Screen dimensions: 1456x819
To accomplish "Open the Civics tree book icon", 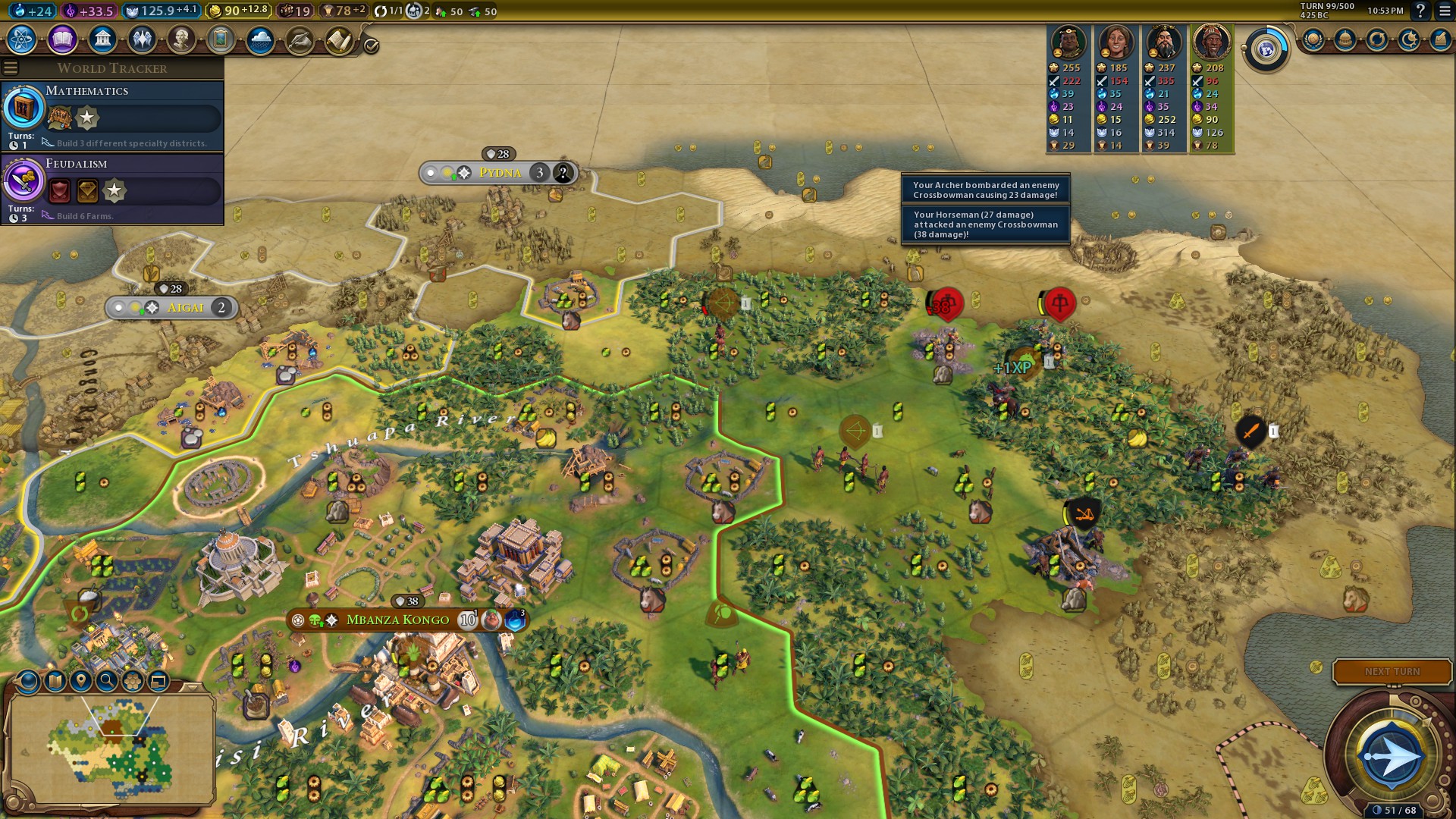I will 62,39.
